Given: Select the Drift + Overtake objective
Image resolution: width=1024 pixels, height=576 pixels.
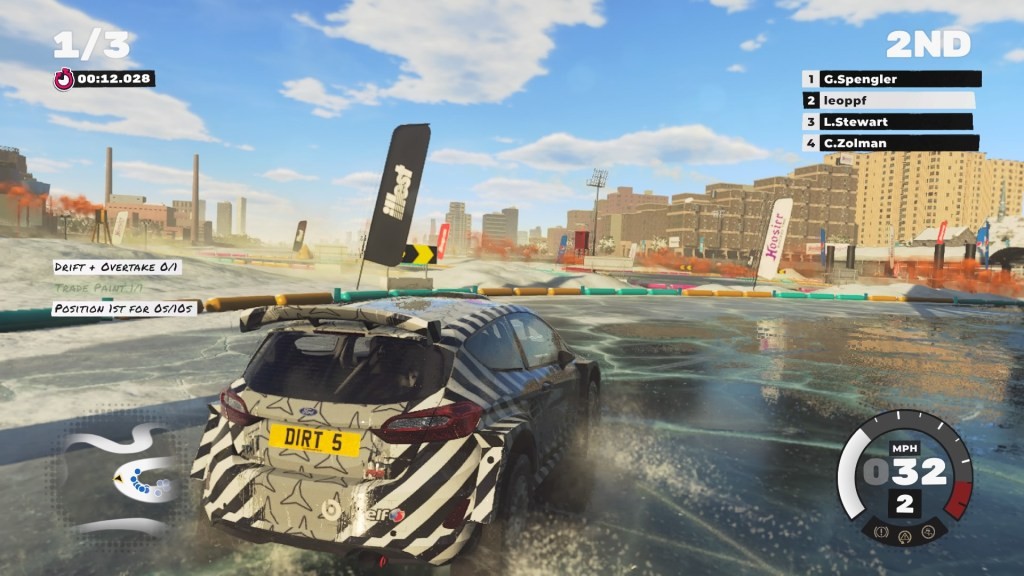Looking at the screenshot, I should click(x=117, y=267).
